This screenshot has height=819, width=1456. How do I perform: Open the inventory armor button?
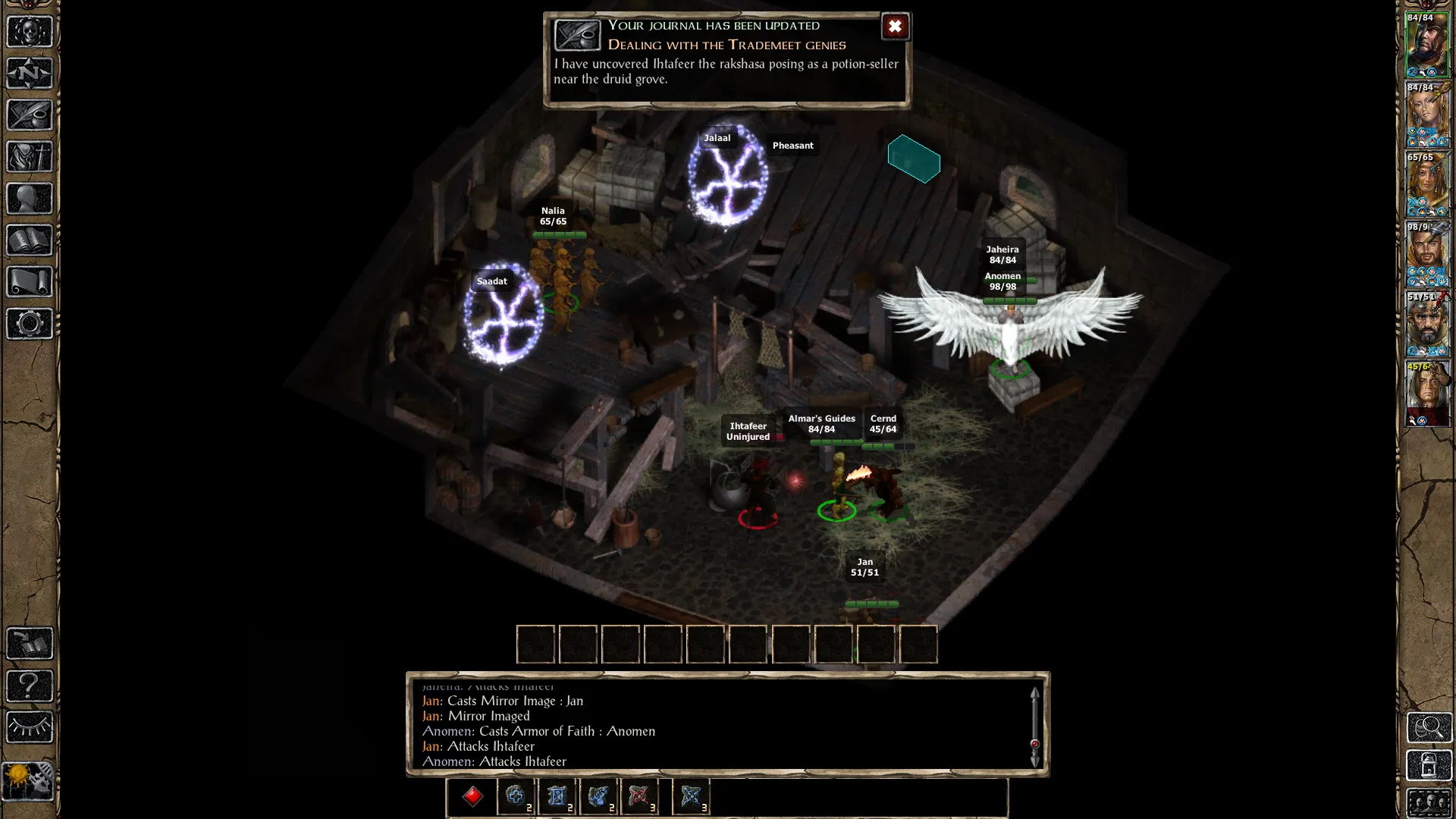[x=30, y=157]
